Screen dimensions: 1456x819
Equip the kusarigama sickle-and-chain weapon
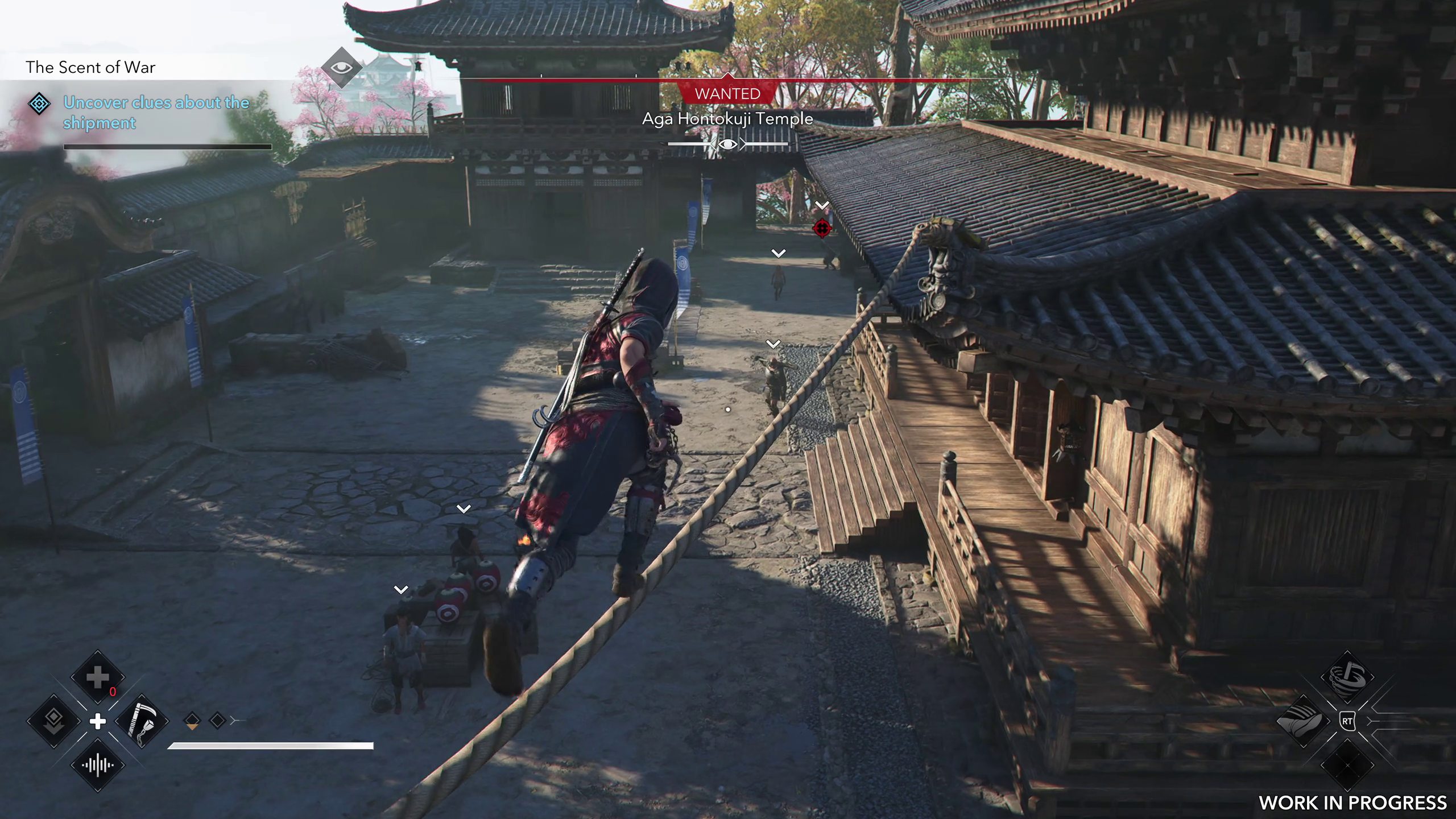point(142,721)
